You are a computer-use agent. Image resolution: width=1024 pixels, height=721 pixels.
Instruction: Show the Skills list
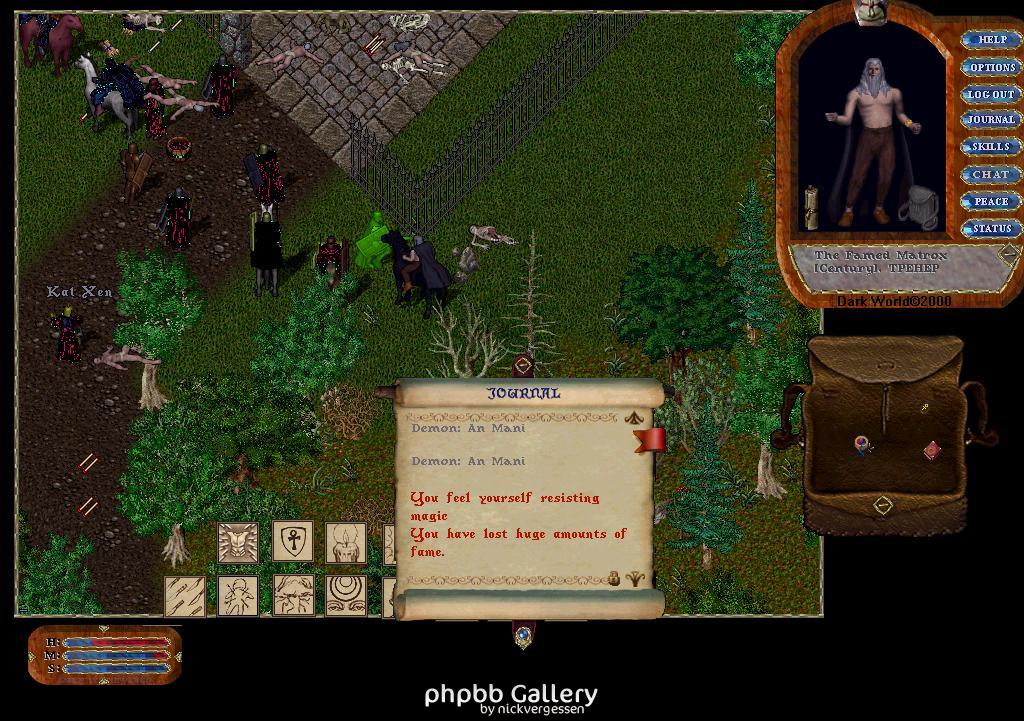click(990, 147)
